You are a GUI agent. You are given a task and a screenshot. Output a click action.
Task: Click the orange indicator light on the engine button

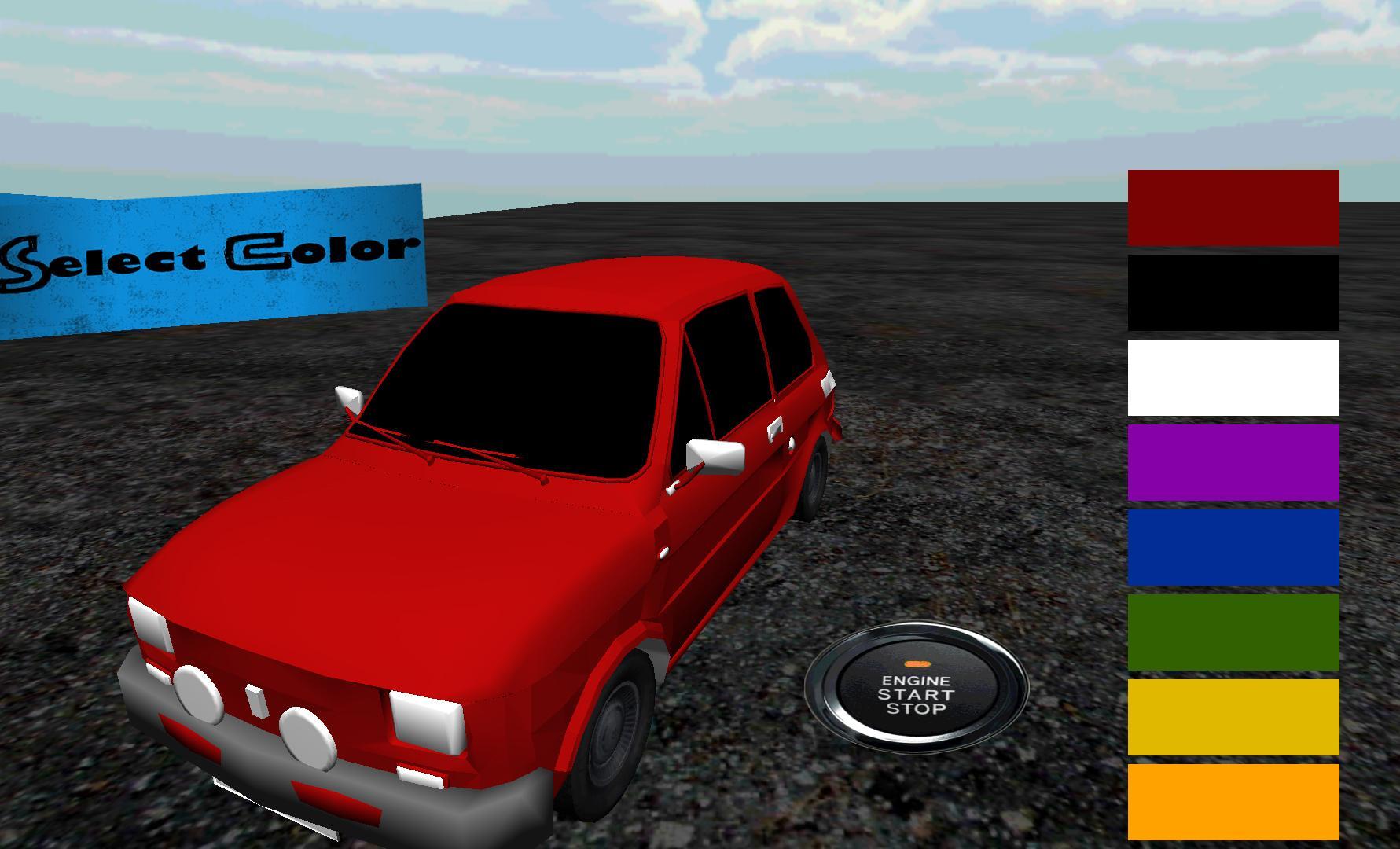click(918, 663)
